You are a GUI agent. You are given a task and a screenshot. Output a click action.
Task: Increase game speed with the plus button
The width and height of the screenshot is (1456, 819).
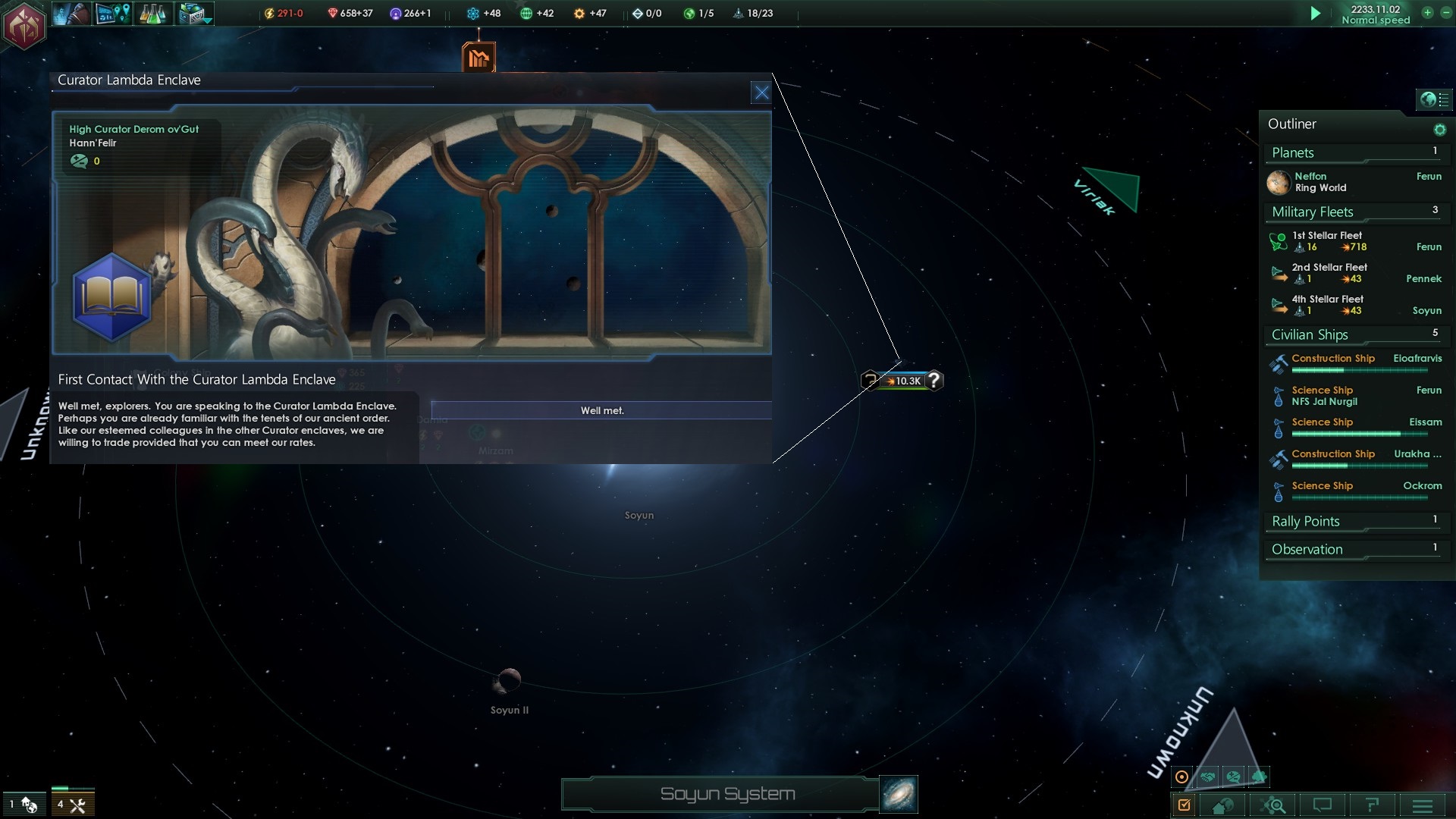1427,13
